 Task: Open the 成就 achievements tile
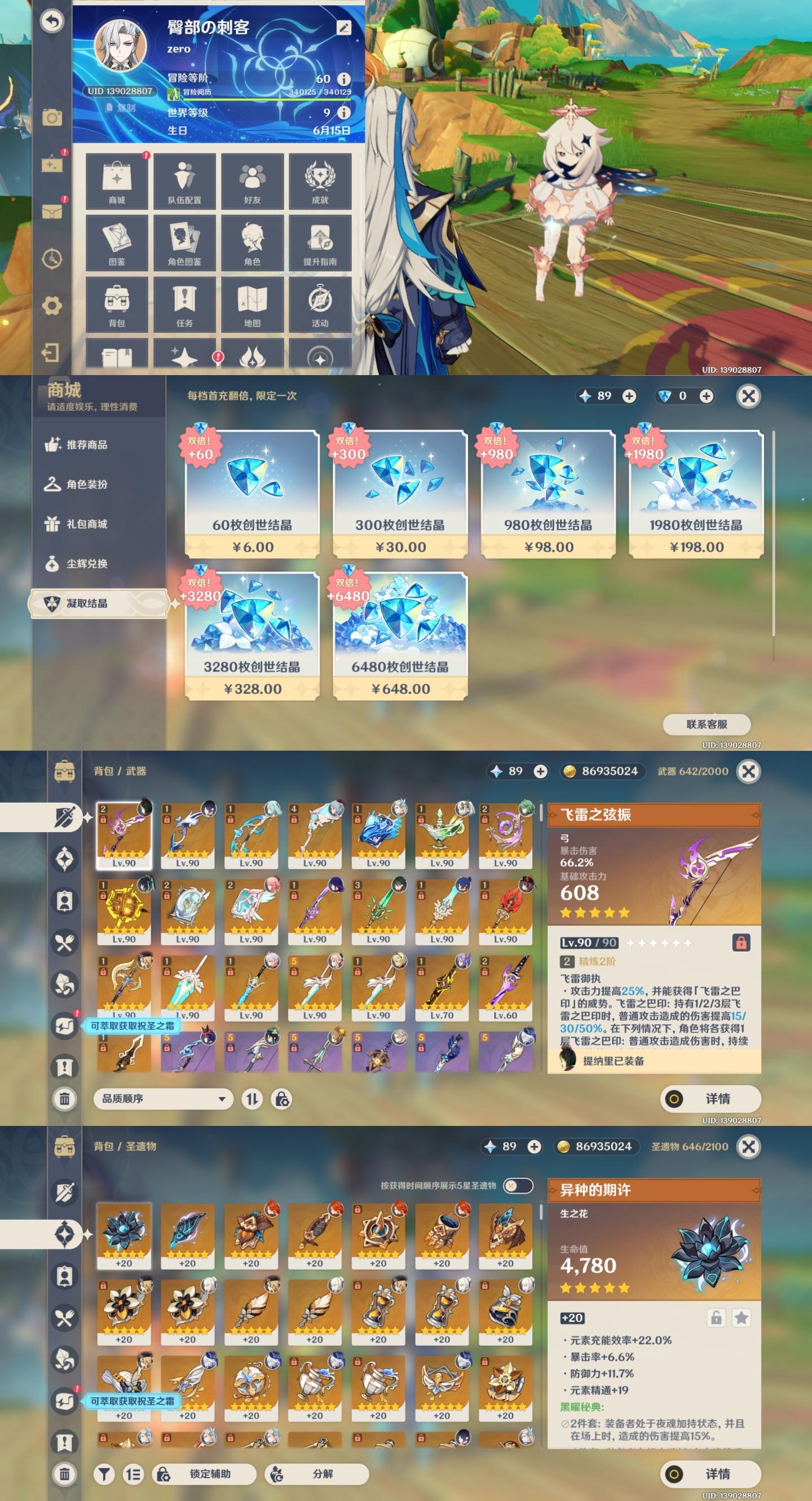point(320,181)
